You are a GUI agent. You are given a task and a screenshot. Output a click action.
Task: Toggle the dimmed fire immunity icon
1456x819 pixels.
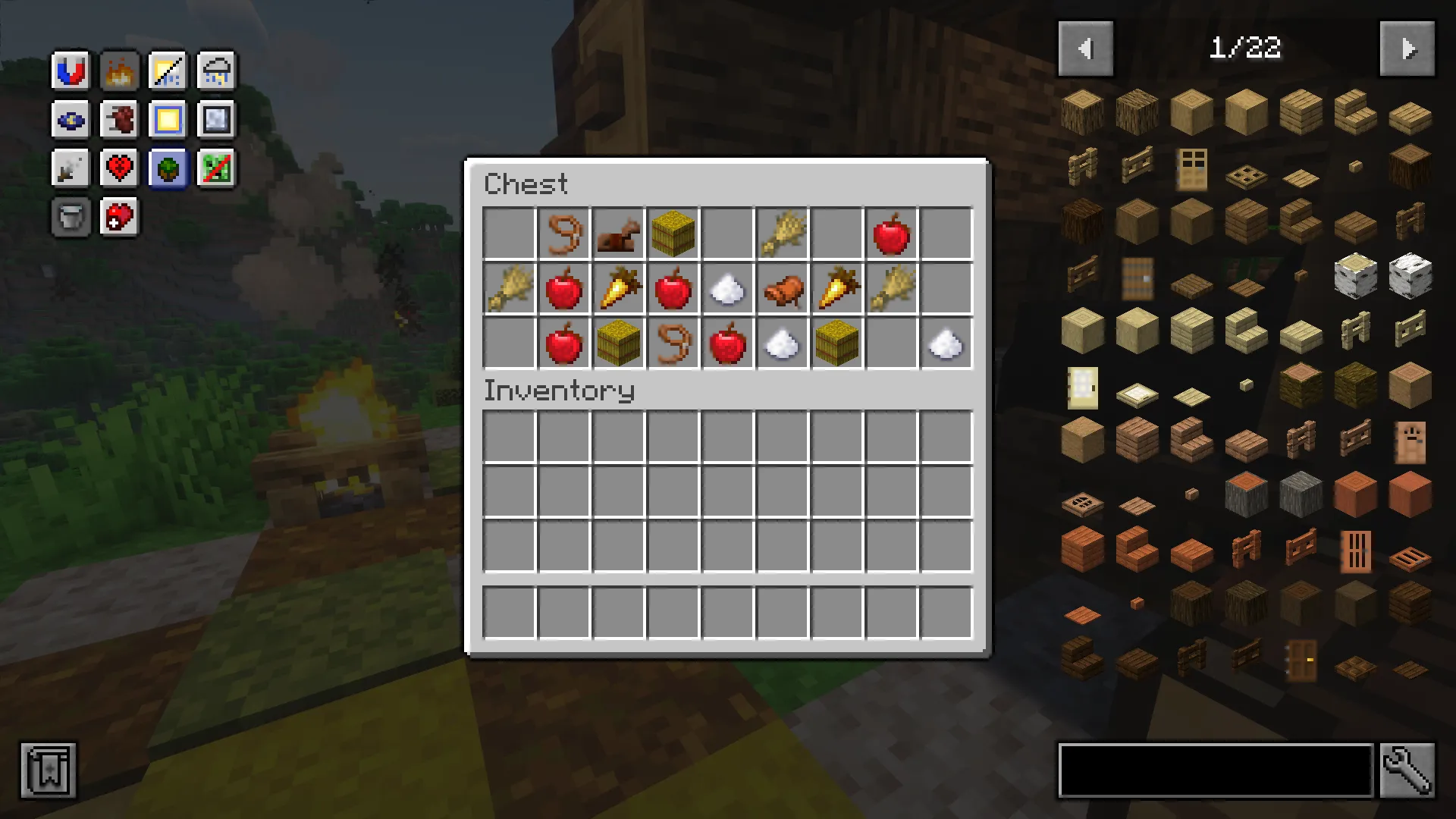coord(119,71)
